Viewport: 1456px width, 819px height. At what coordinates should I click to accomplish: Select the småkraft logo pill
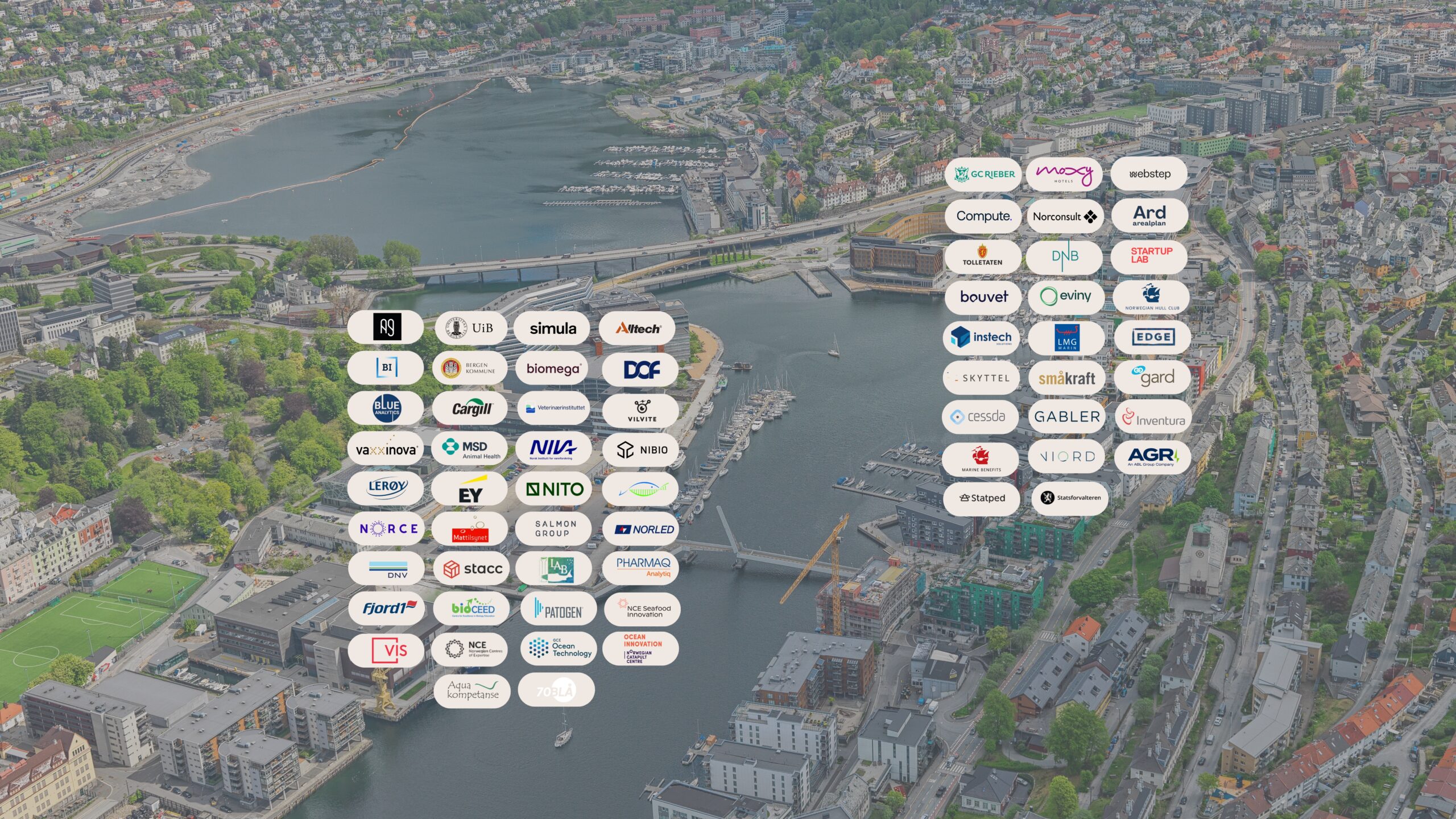click(x=1066, y=378)
